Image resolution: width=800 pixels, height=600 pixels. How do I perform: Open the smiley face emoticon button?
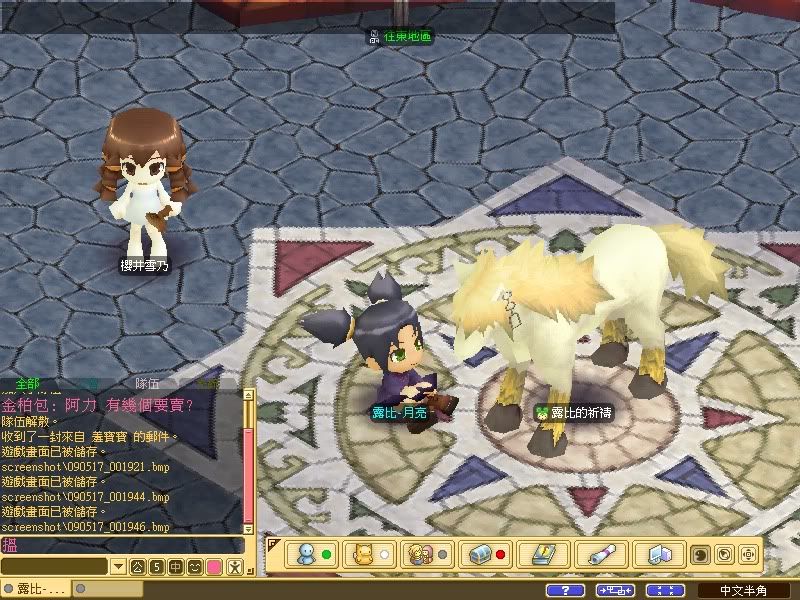194,567
